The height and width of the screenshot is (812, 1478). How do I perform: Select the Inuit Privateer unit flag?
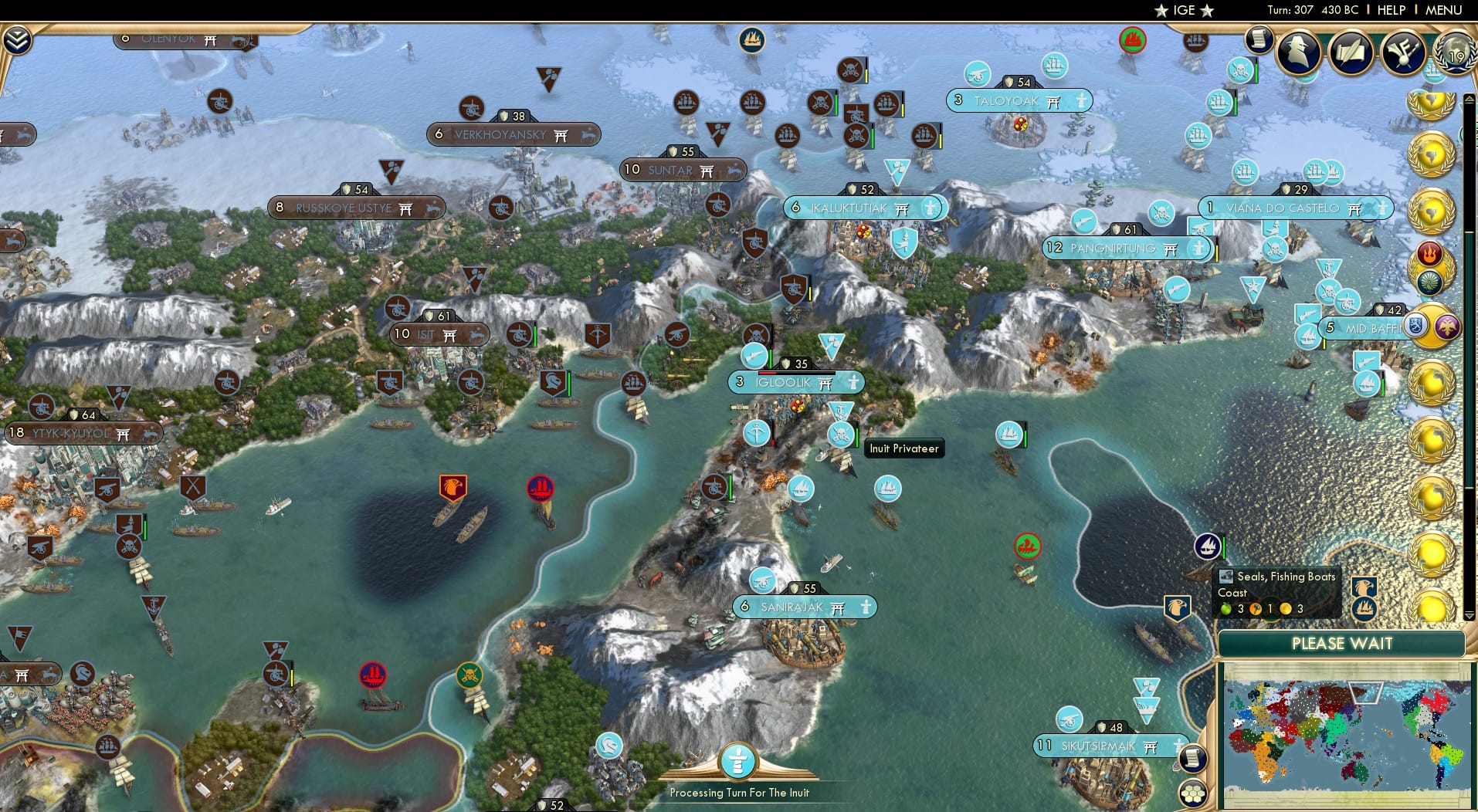(x=839, y=435)
